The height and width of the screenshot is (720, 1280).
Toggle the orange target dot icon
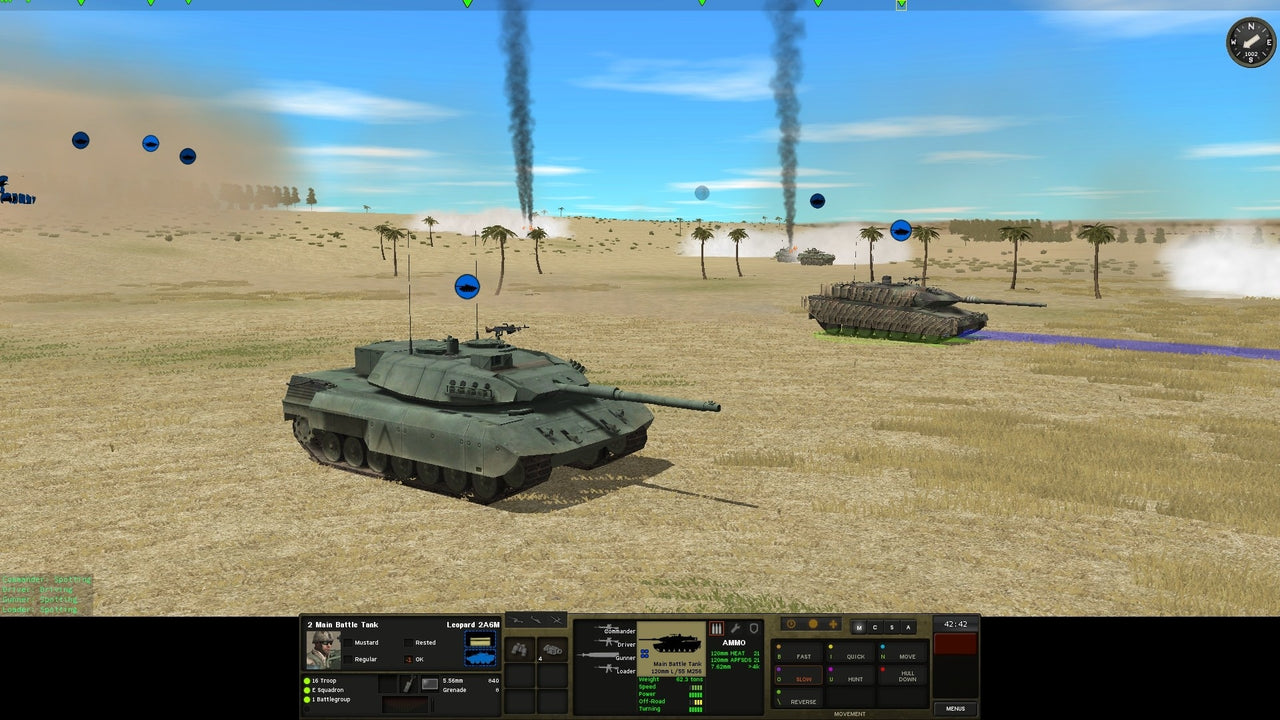pyautogui.click(x=814, y=623)
